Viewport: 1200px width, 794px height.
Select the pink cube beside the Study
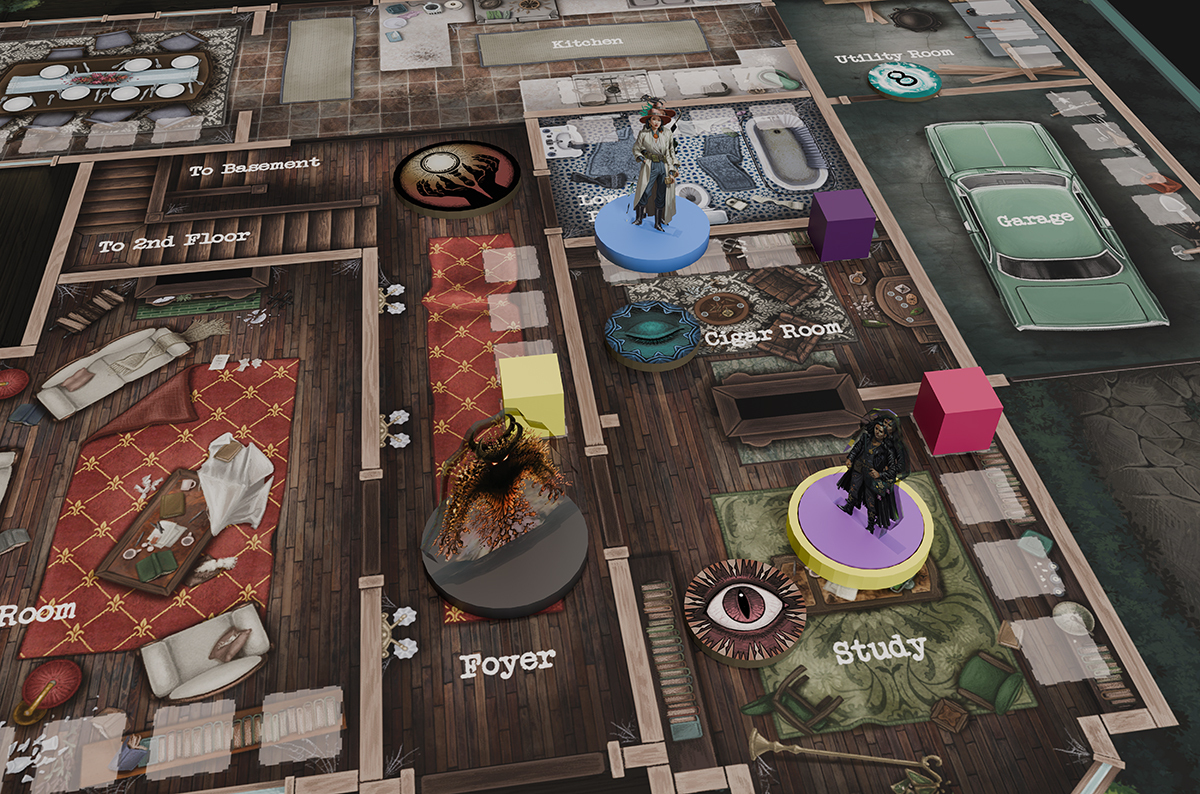(x=957, y=411)
